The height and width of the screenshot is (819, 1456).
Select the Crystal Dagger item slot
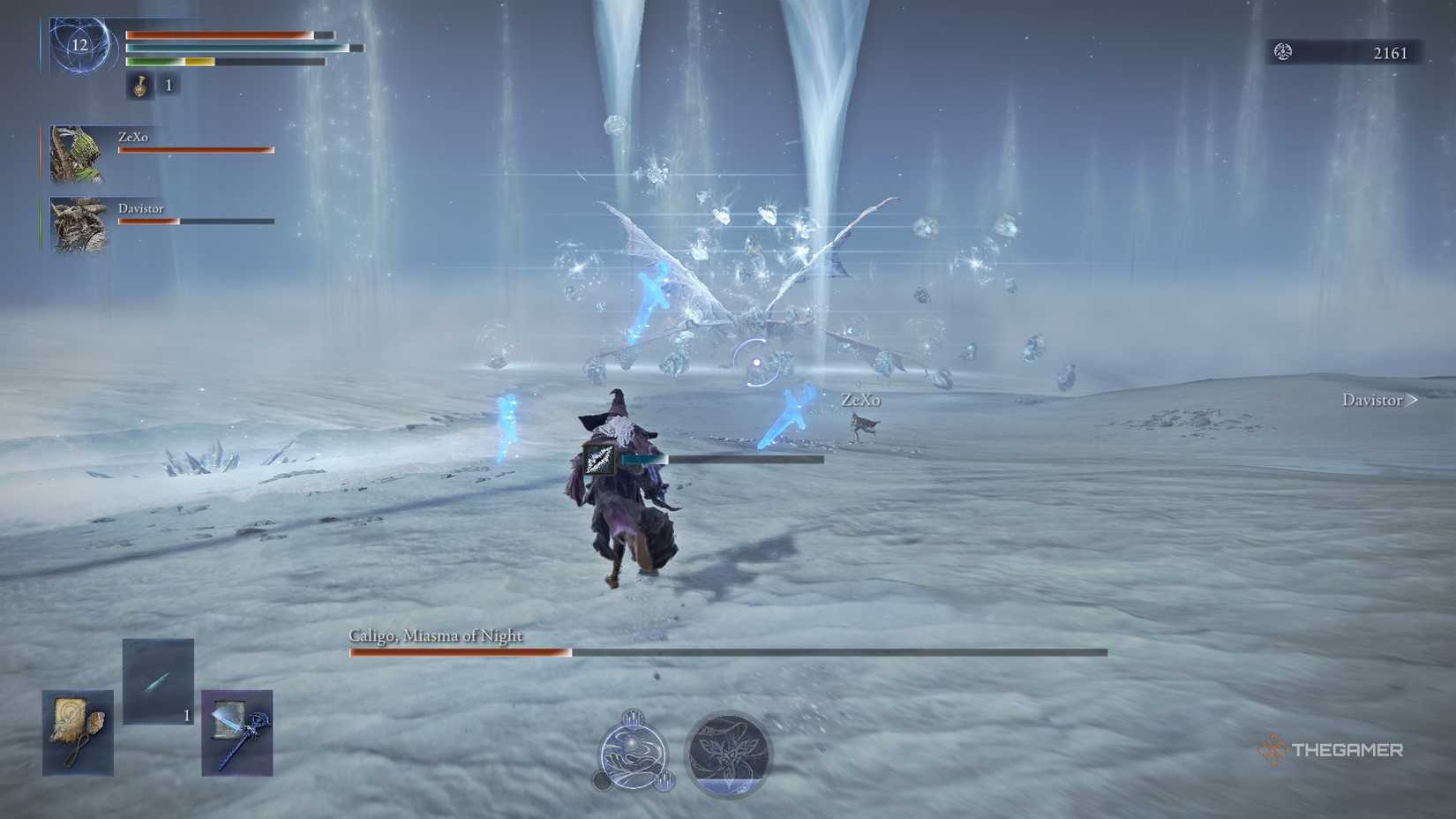[x=157, y=680]
